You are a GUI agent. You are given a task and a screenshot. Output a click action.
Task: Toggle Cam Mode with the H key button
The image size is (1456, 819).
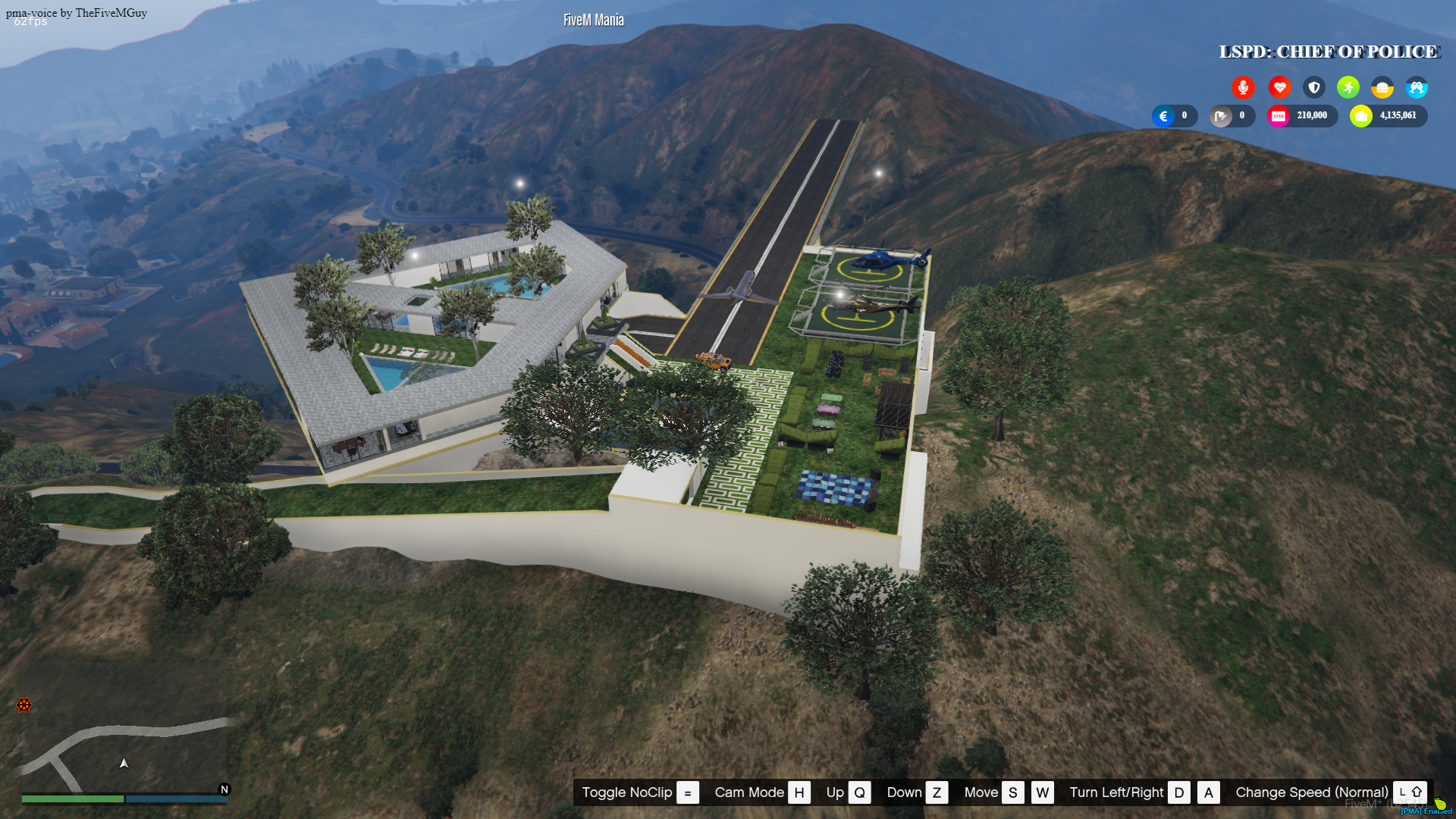point(799,792)
